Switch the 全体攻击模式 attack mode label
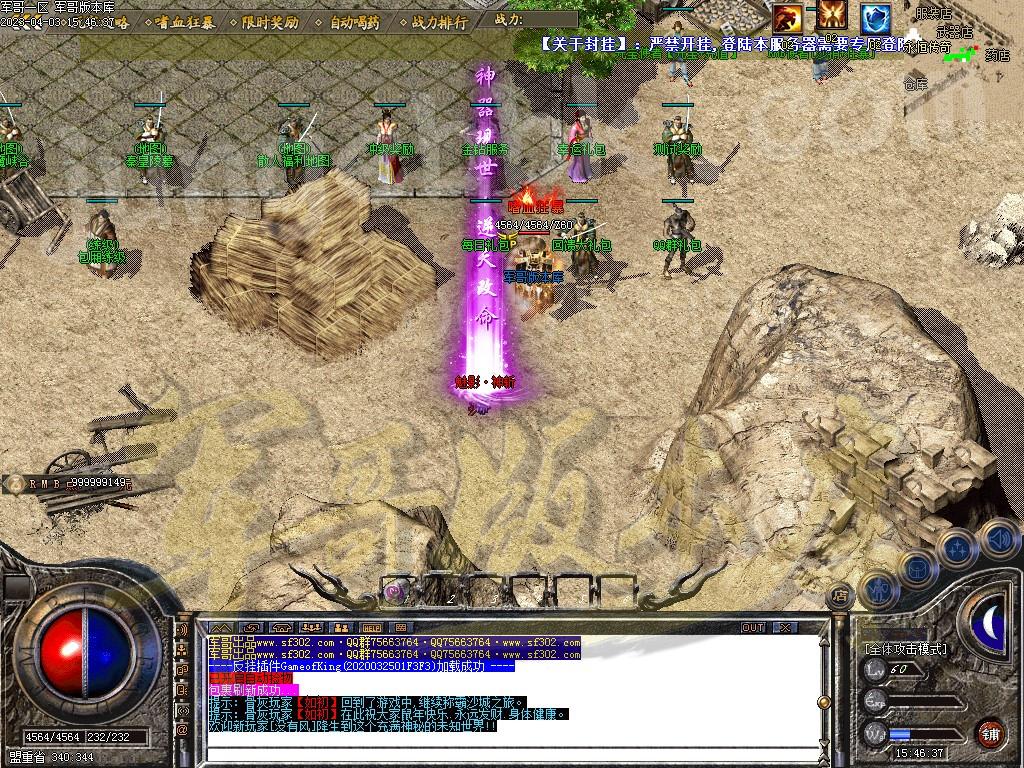Screen dimensions: 1024x768 (x=906, y=649)
